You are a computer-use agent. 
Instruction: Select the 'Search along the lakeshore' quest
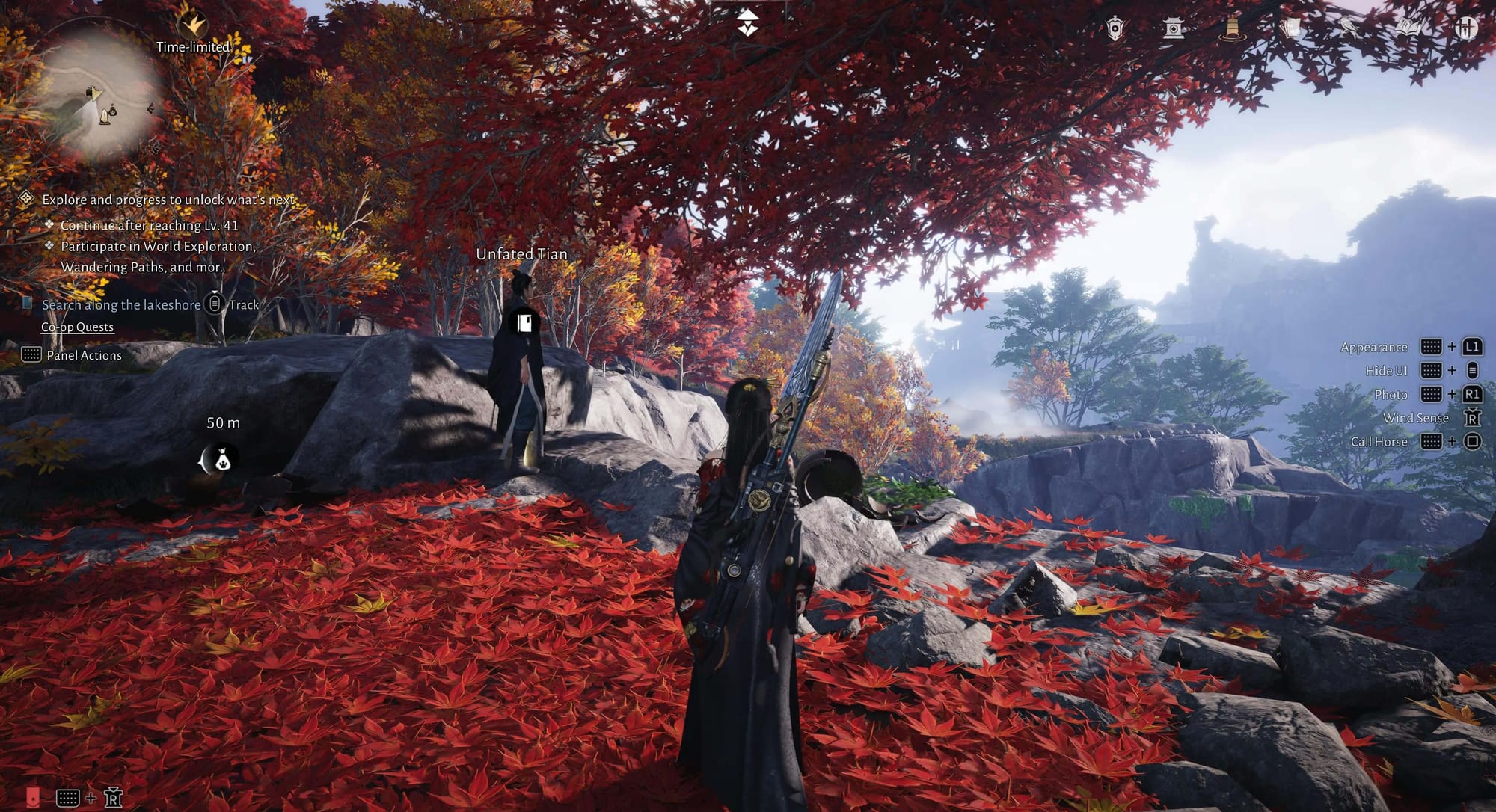pos(121,304)
